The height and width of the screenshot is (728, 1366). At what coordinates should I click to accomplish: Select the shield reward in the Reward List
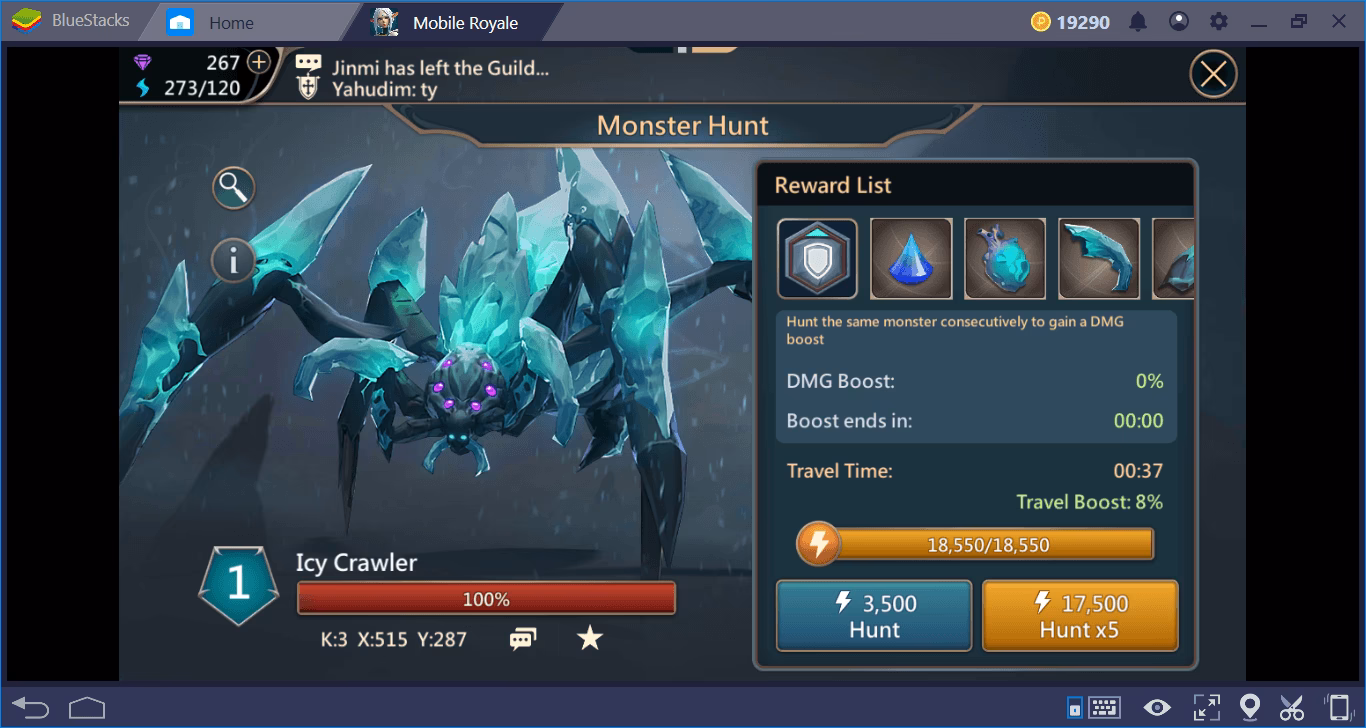click(817, 258)
